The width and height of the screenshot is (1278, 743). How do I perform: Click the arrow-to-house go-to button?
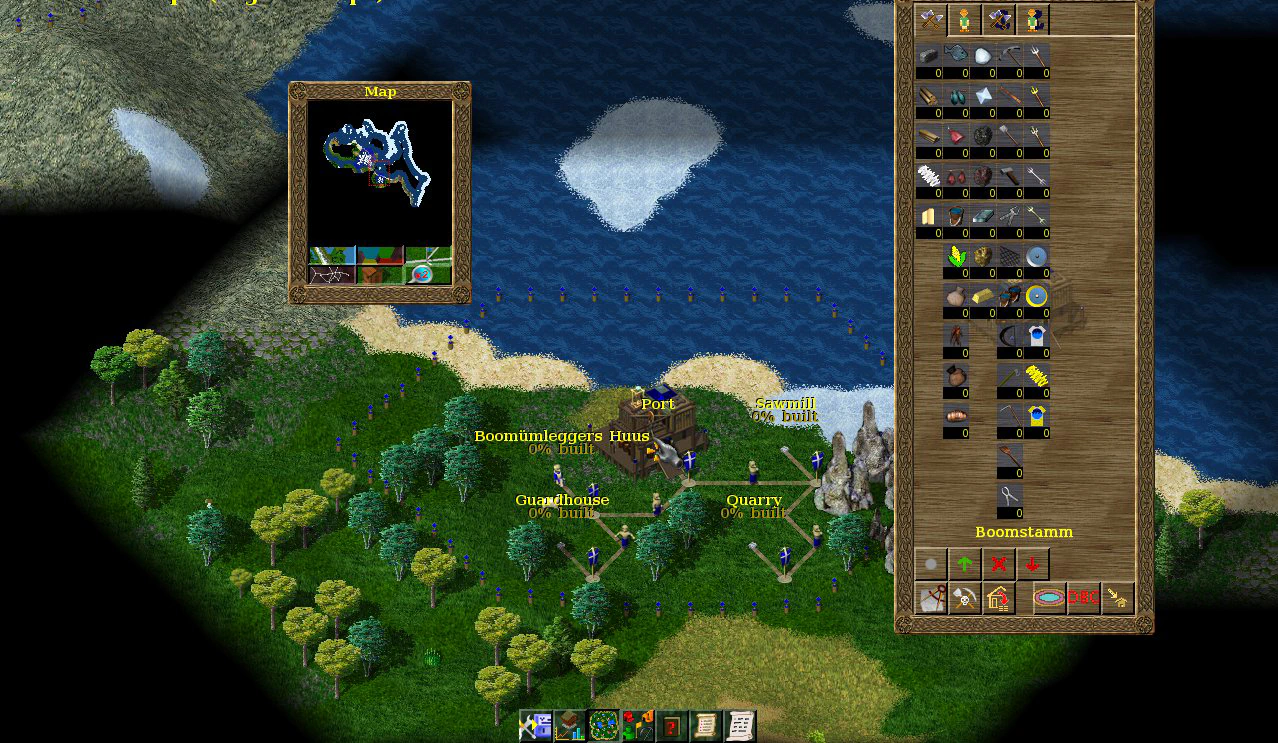(x=1117, y=599)
